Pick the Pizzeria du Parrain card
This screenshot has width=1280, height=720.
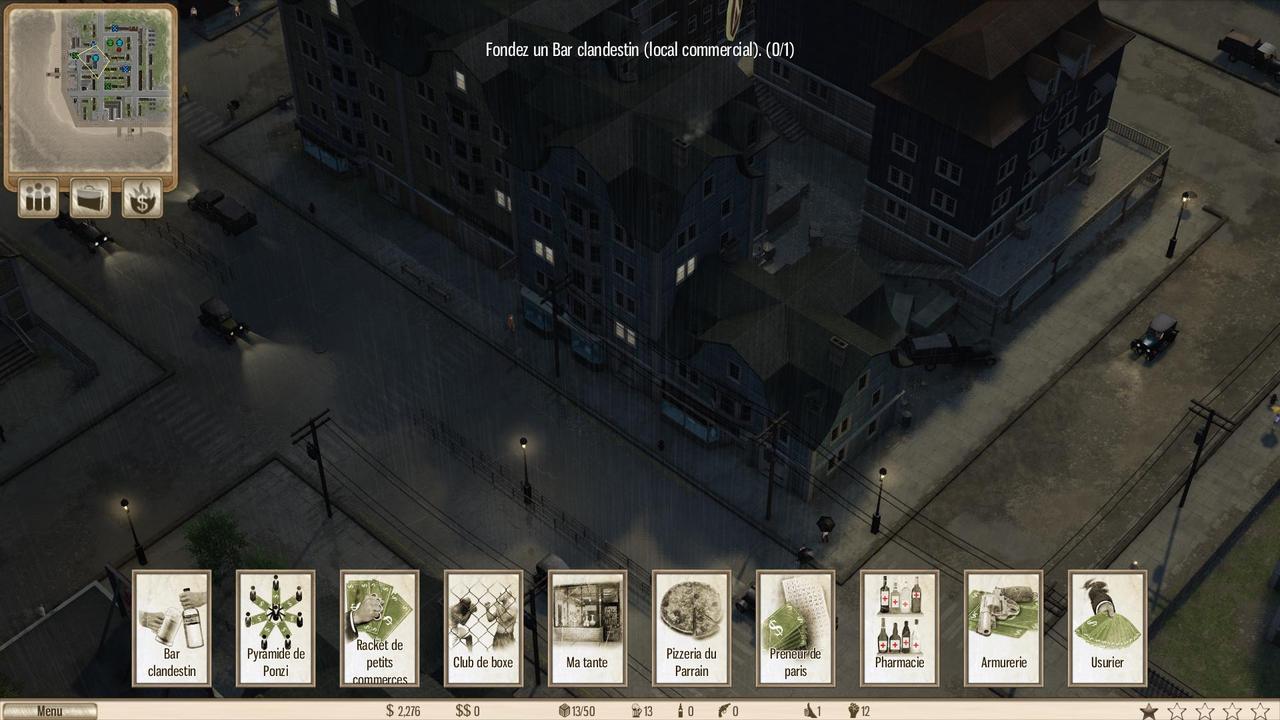[x=692, y=628]
